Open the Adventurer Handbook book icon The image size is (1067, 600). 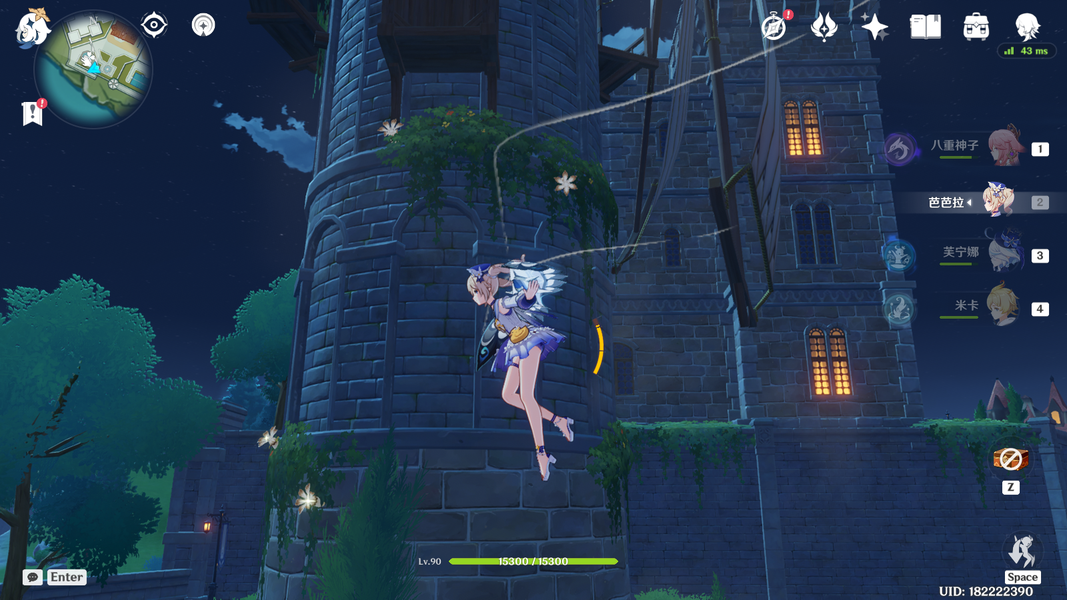point(925,27)
